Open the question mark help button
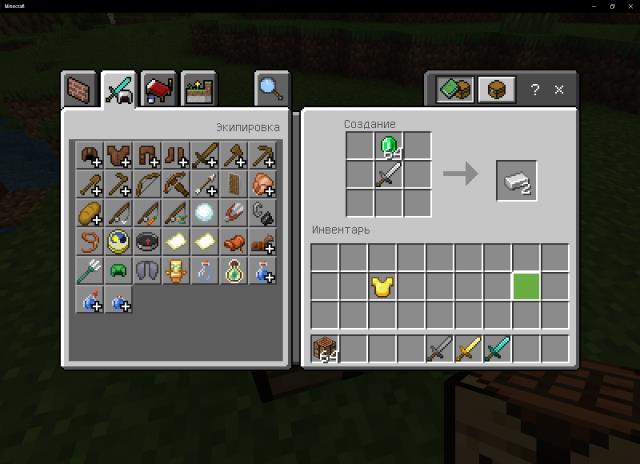The width and height of the screenshot is (640, 464). (534, 90)
